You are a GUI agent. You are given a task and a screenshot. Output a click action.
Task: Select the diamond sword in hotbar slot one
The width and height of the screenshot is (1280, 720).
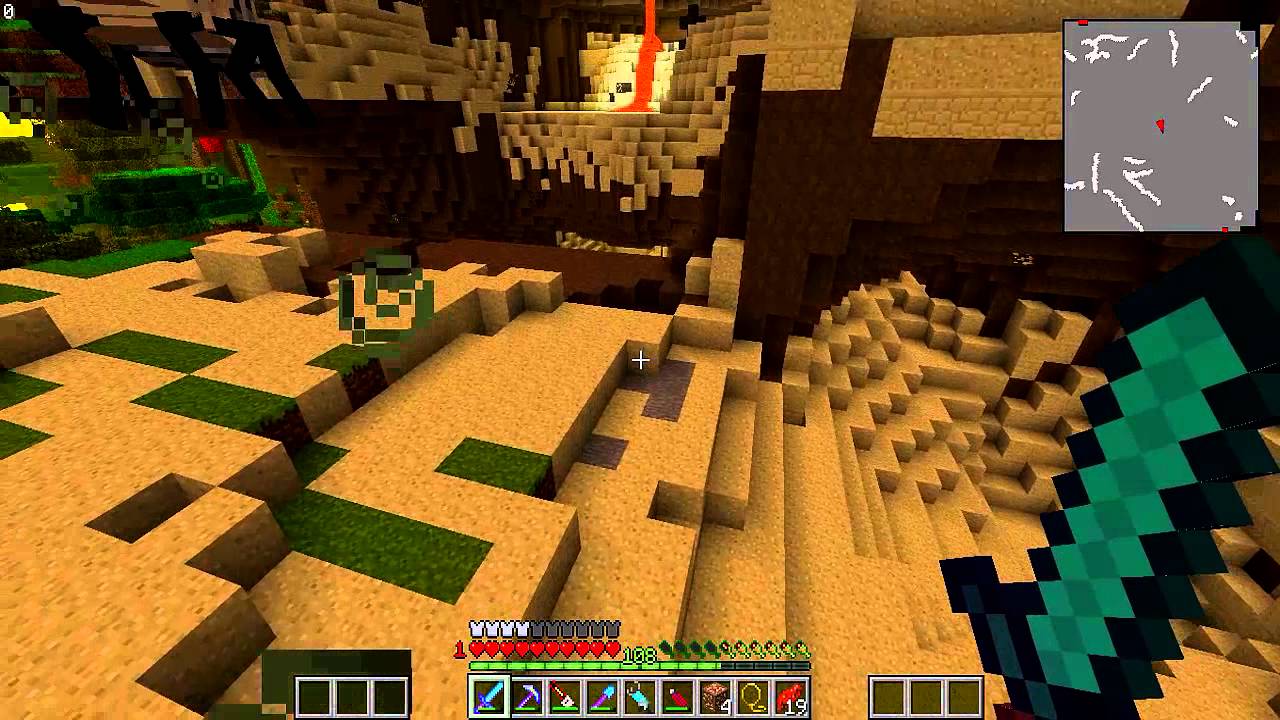pyautogui.click(x=488, y=697)
